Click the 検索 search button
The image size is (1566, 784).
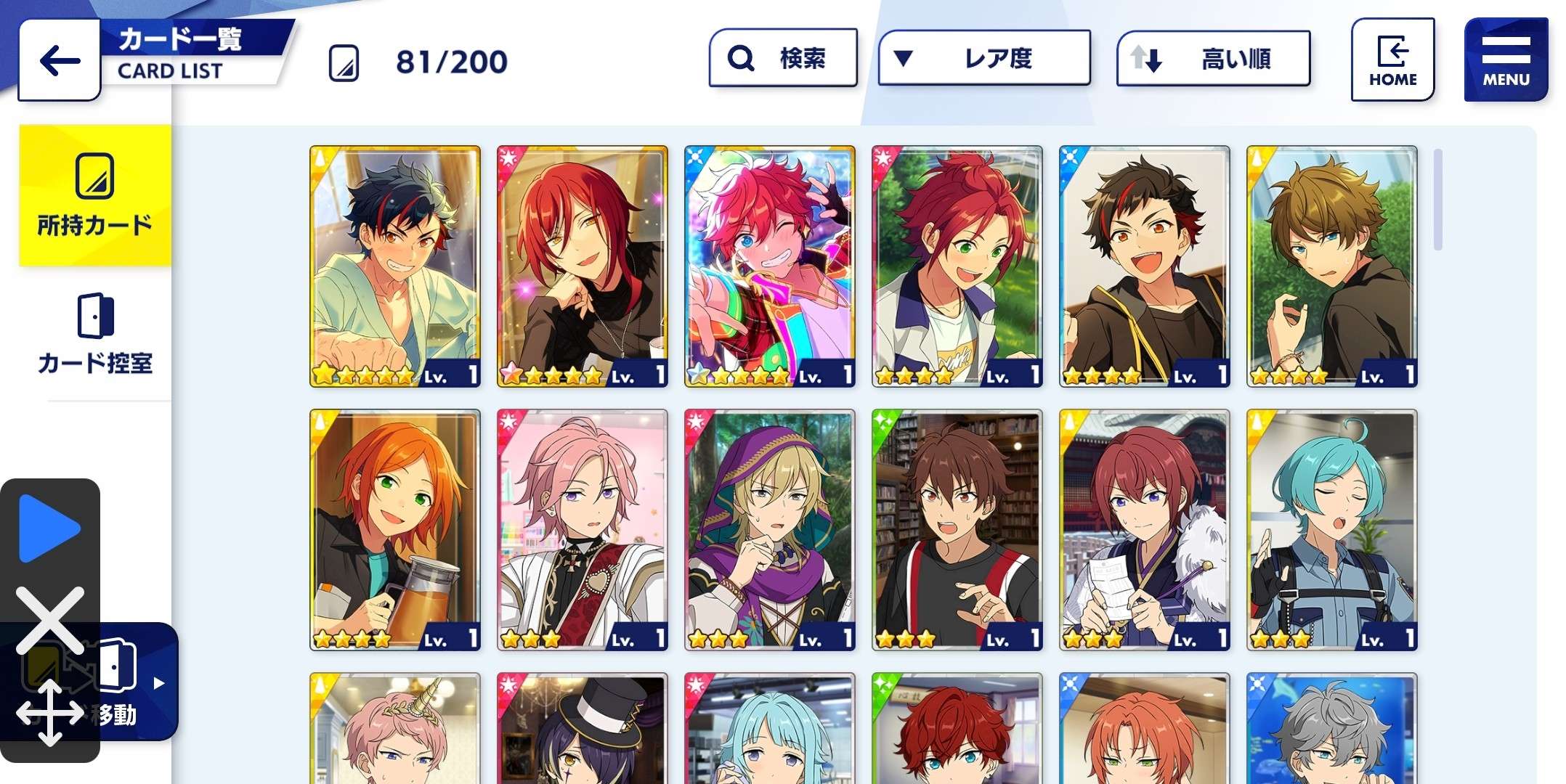pos(783,58)
